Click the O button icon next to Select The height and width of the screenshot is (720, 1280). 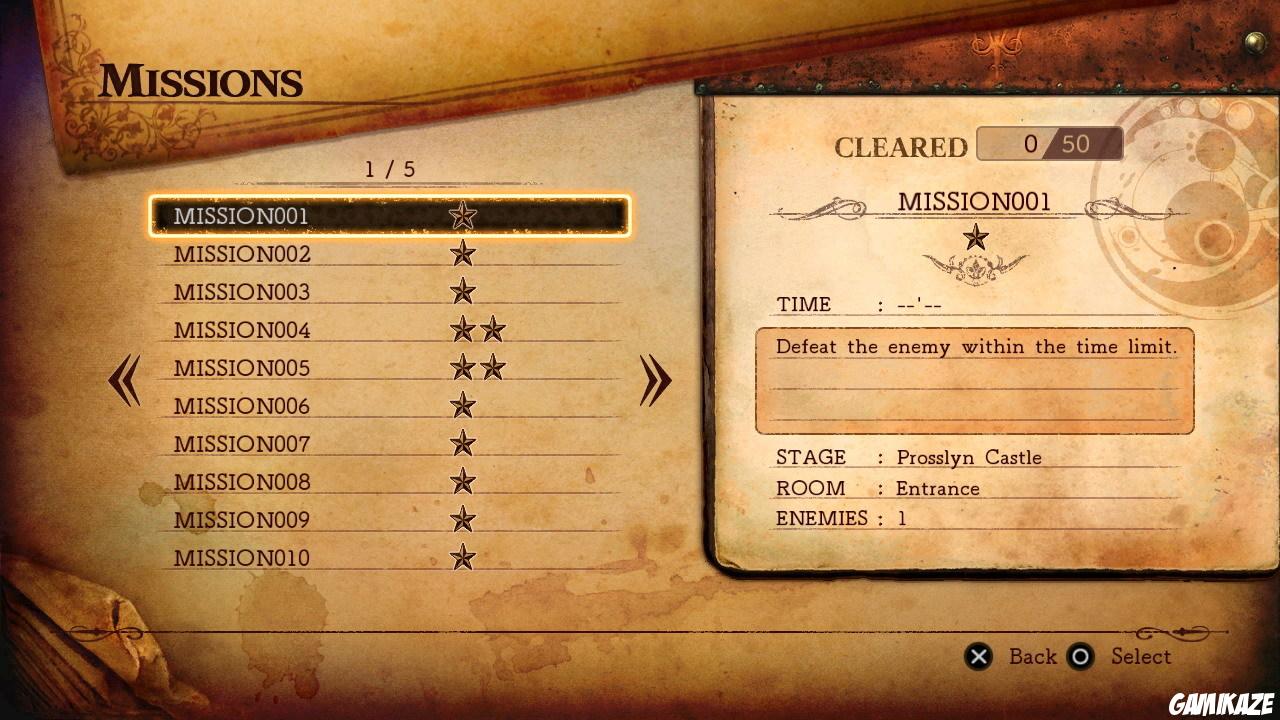pos(1080,657)
